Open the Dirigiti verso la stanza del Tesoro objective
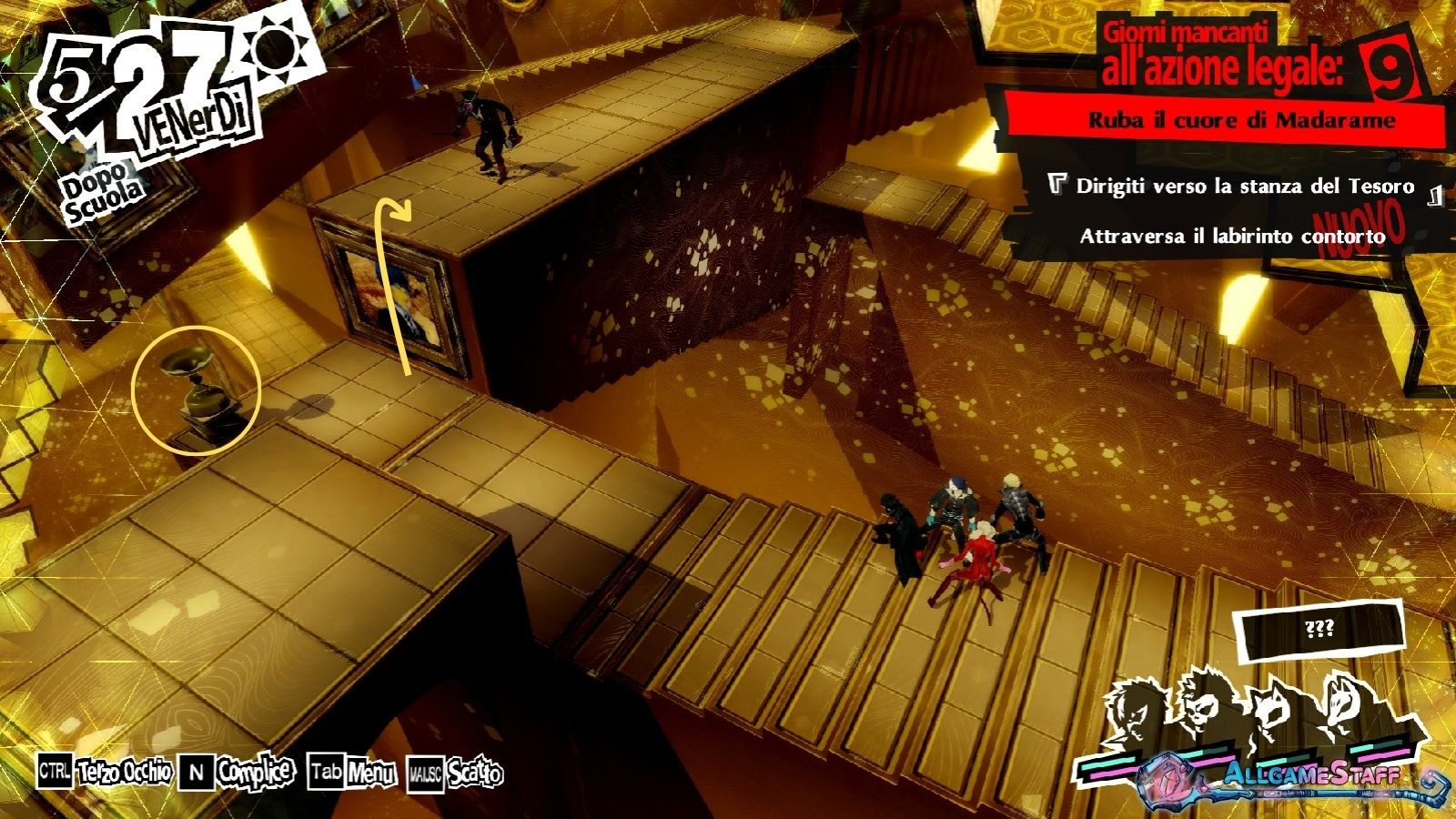 point(1244,187)
